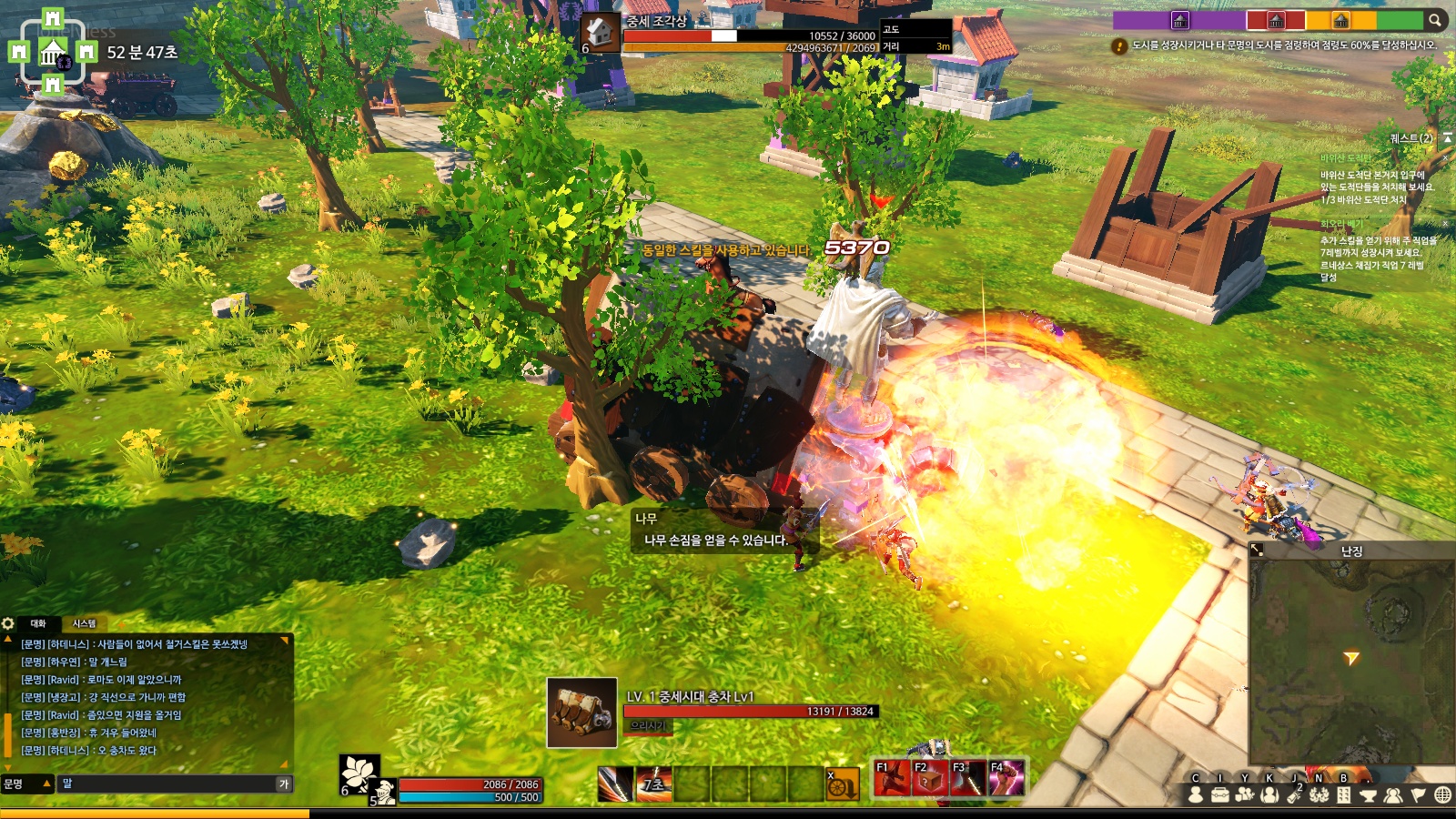Click the search magnifier by the civilization bar
The width and height of the screenshot is (1456, 819).
[1435, 20]
